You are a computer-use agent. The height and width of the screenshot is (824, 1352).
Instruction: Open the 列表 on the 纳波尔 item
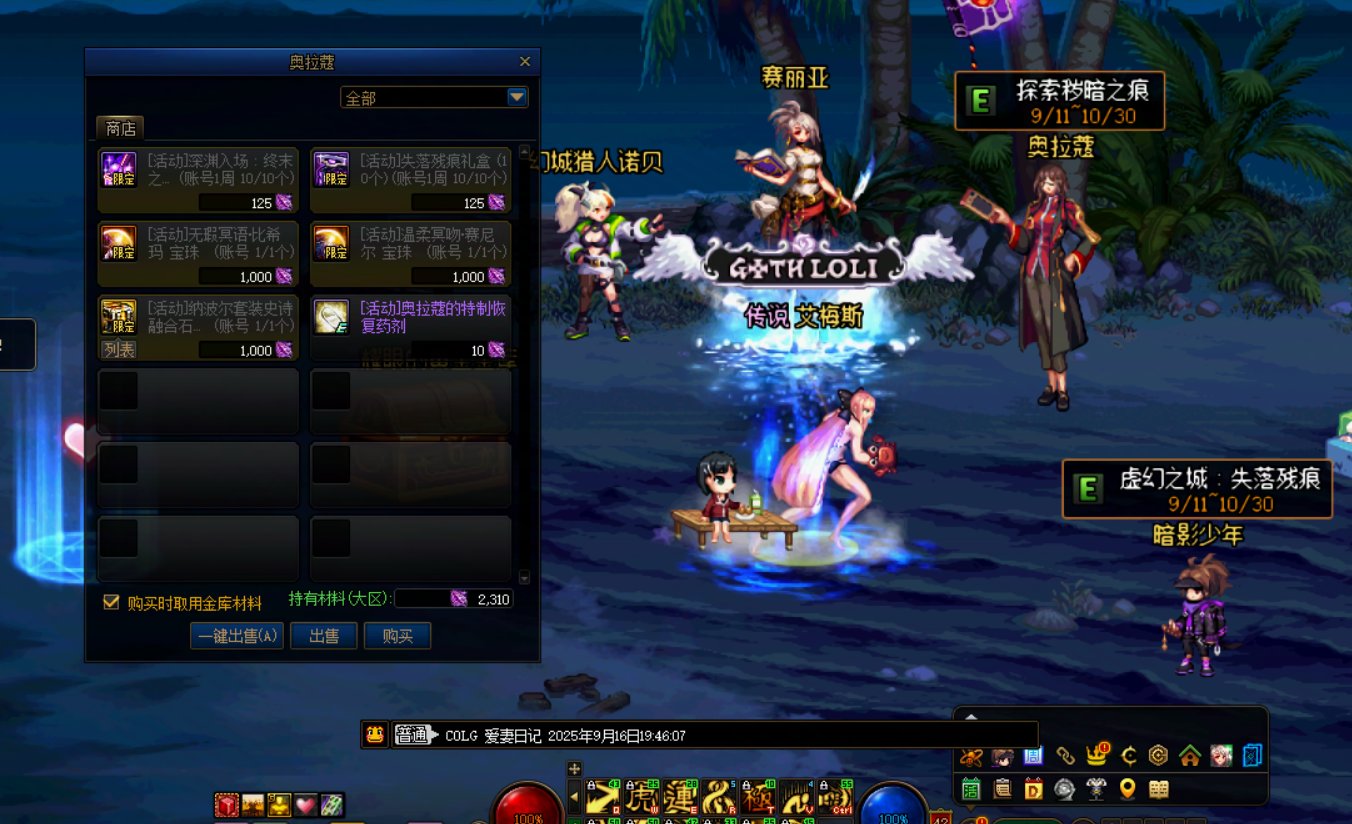click(x=119, y=350)
